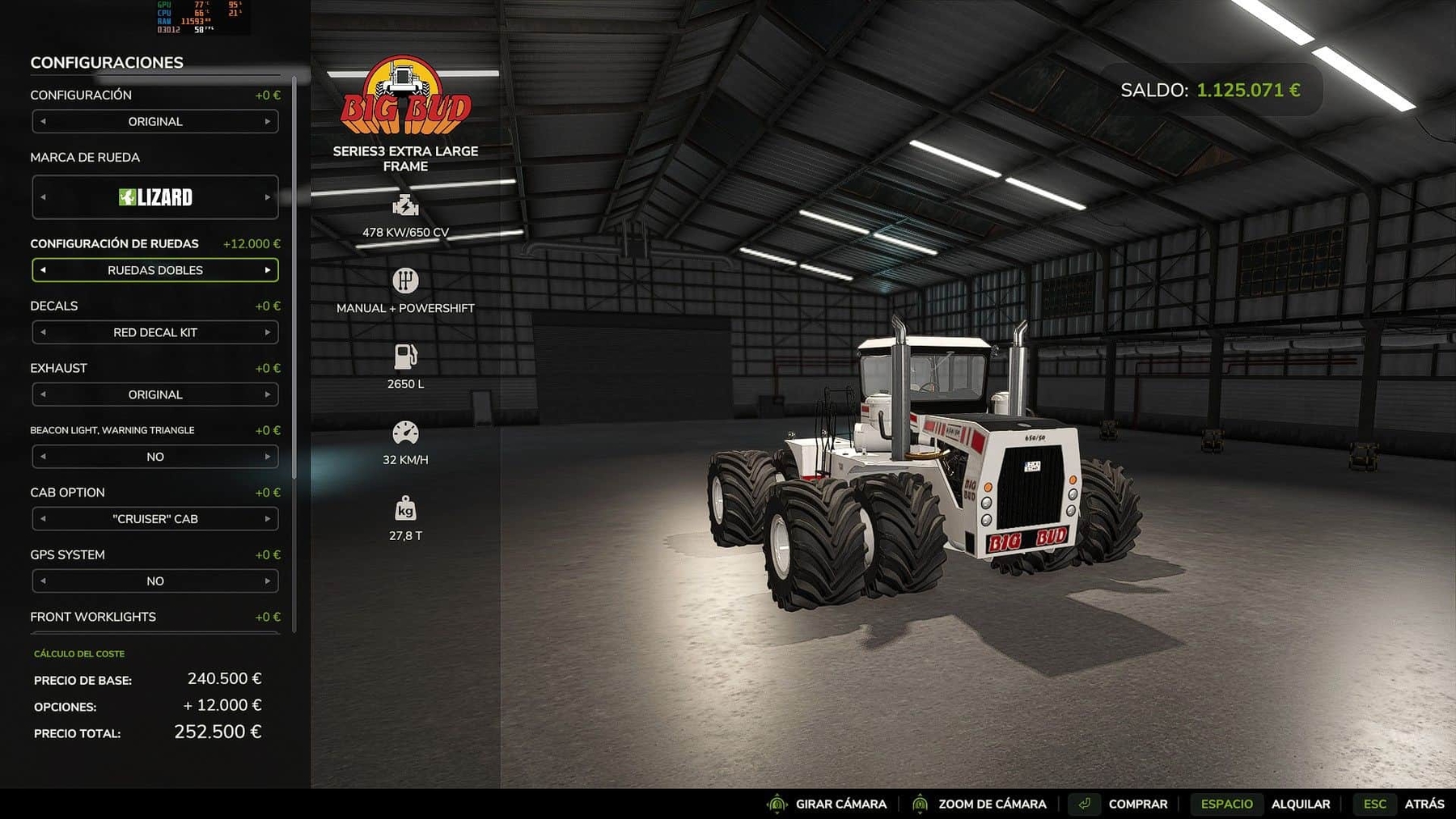The height and width of the screenshot is (819, 1456).
Task: Choose next wheel brand after Lizard
Action: click(x=267, y=197)
